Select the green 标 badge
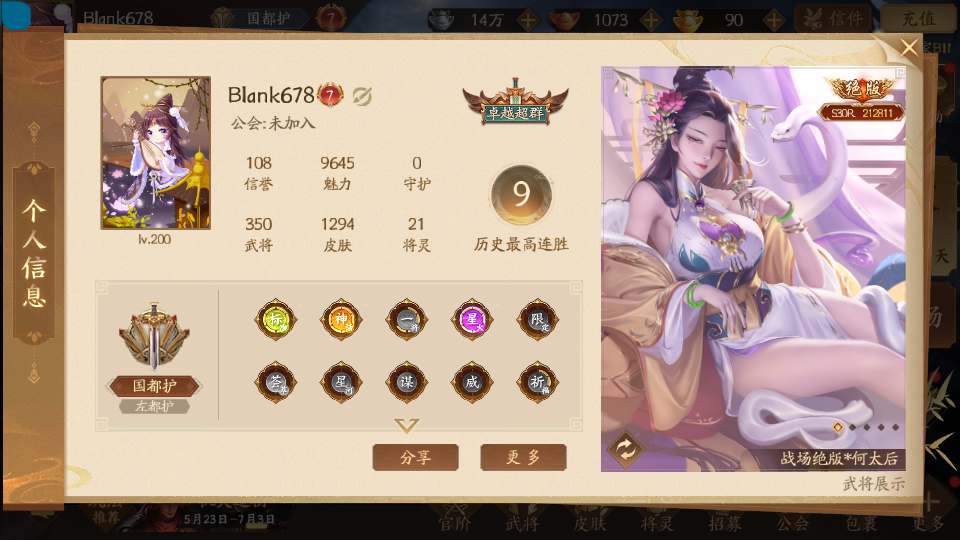 coord(274,320)
